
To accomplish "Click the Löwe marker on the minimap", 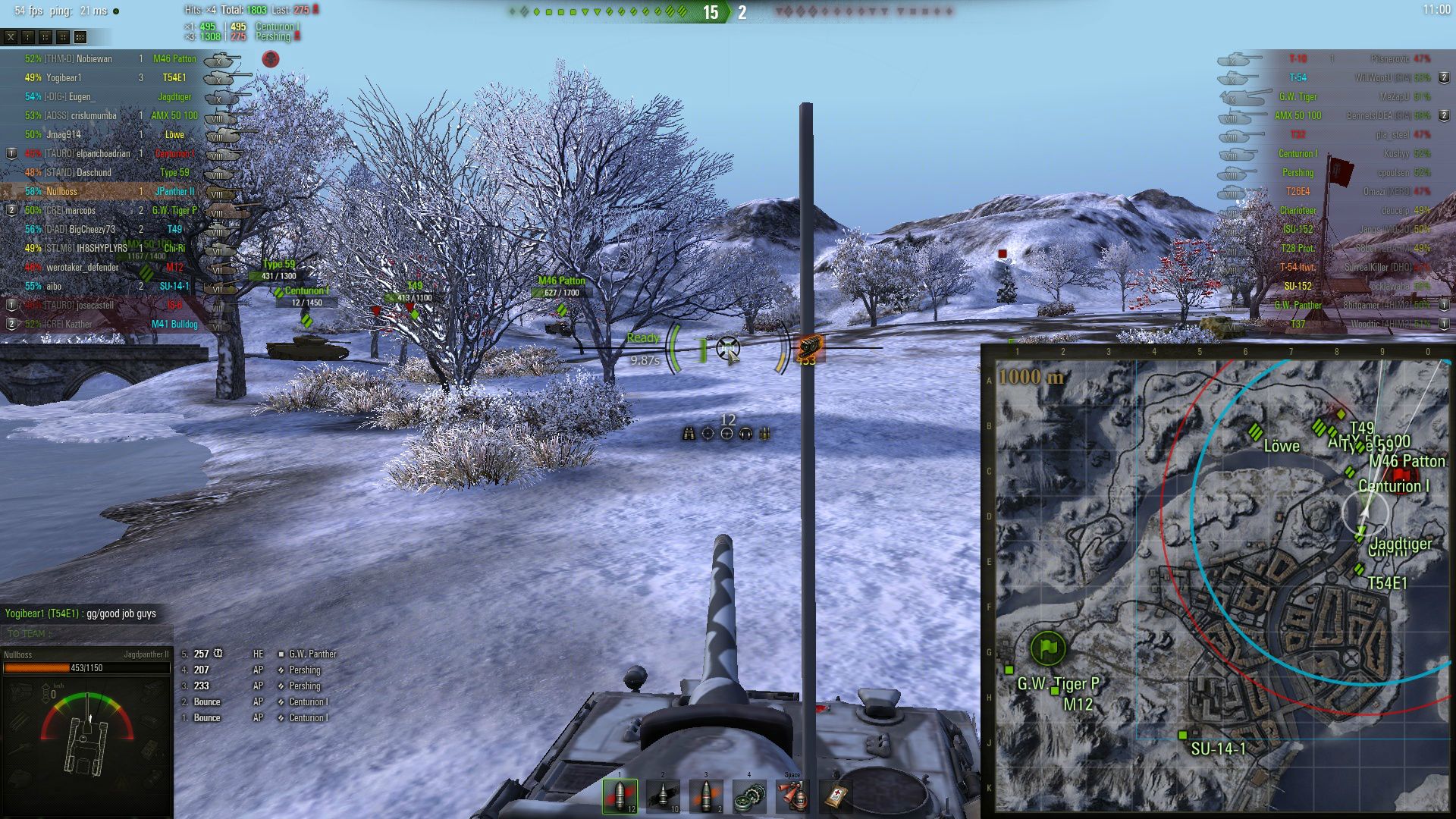I will tap(1256, 432).
